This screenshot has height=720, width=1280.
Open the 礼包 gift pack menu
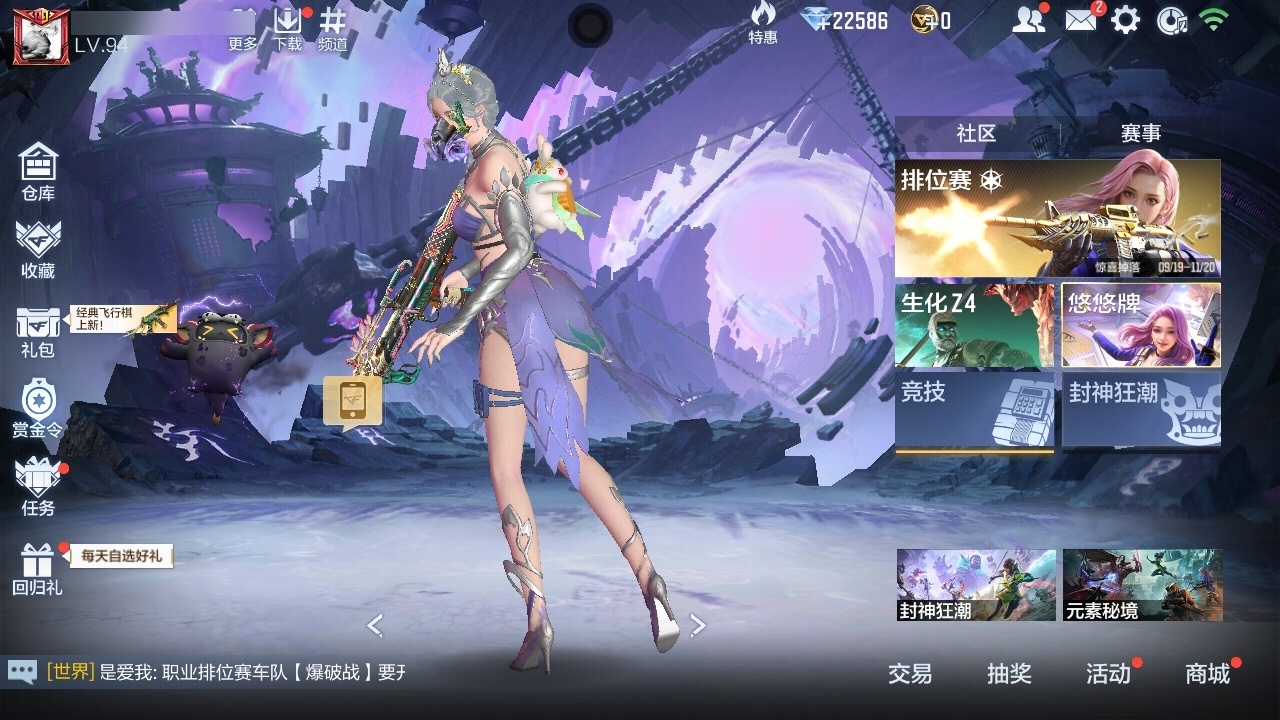click(38, 331)
